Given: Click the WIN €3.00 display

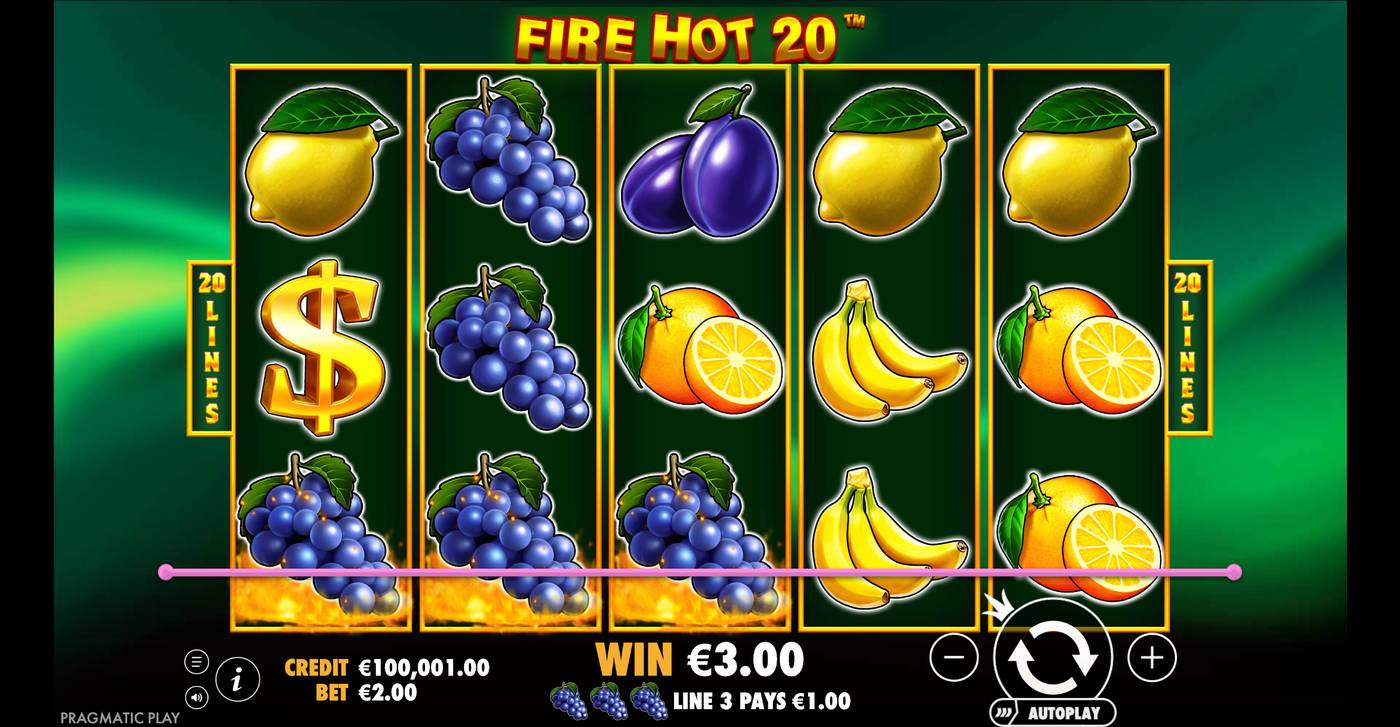Looking at the screenshot, I should [x=700, y=660].
